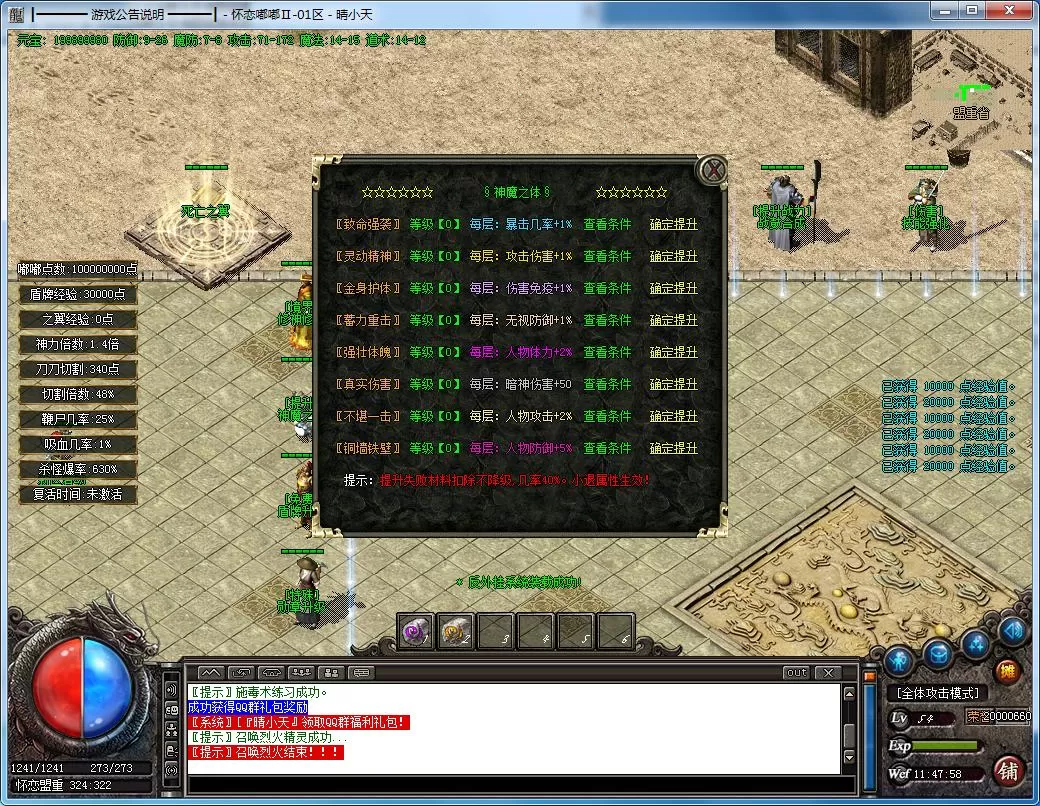The height and width of the screenshot is (806, 1040).
Task: Switch the 全体攻击模式 attack mode
Action: pyautogui.click(x=937, y=693)
